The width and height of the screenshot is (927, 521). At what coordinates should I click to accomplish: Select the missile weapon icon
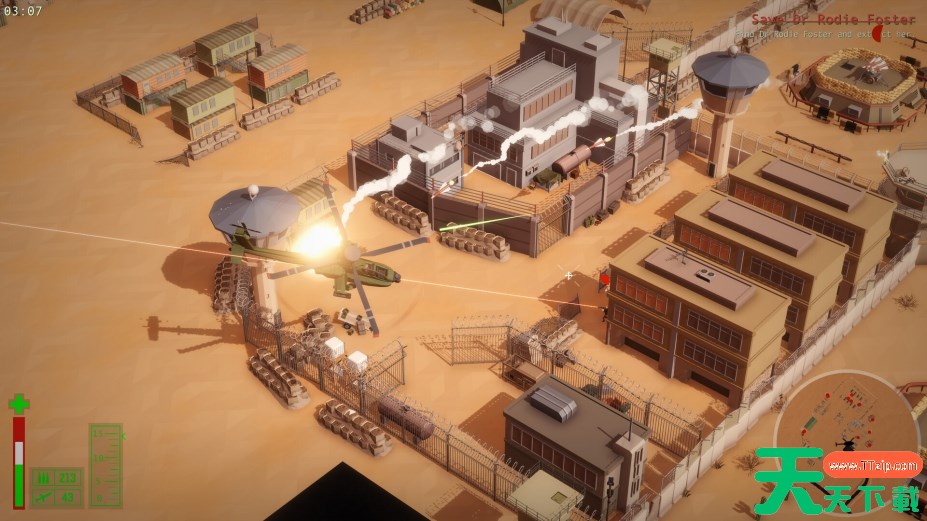pos(44,497)
